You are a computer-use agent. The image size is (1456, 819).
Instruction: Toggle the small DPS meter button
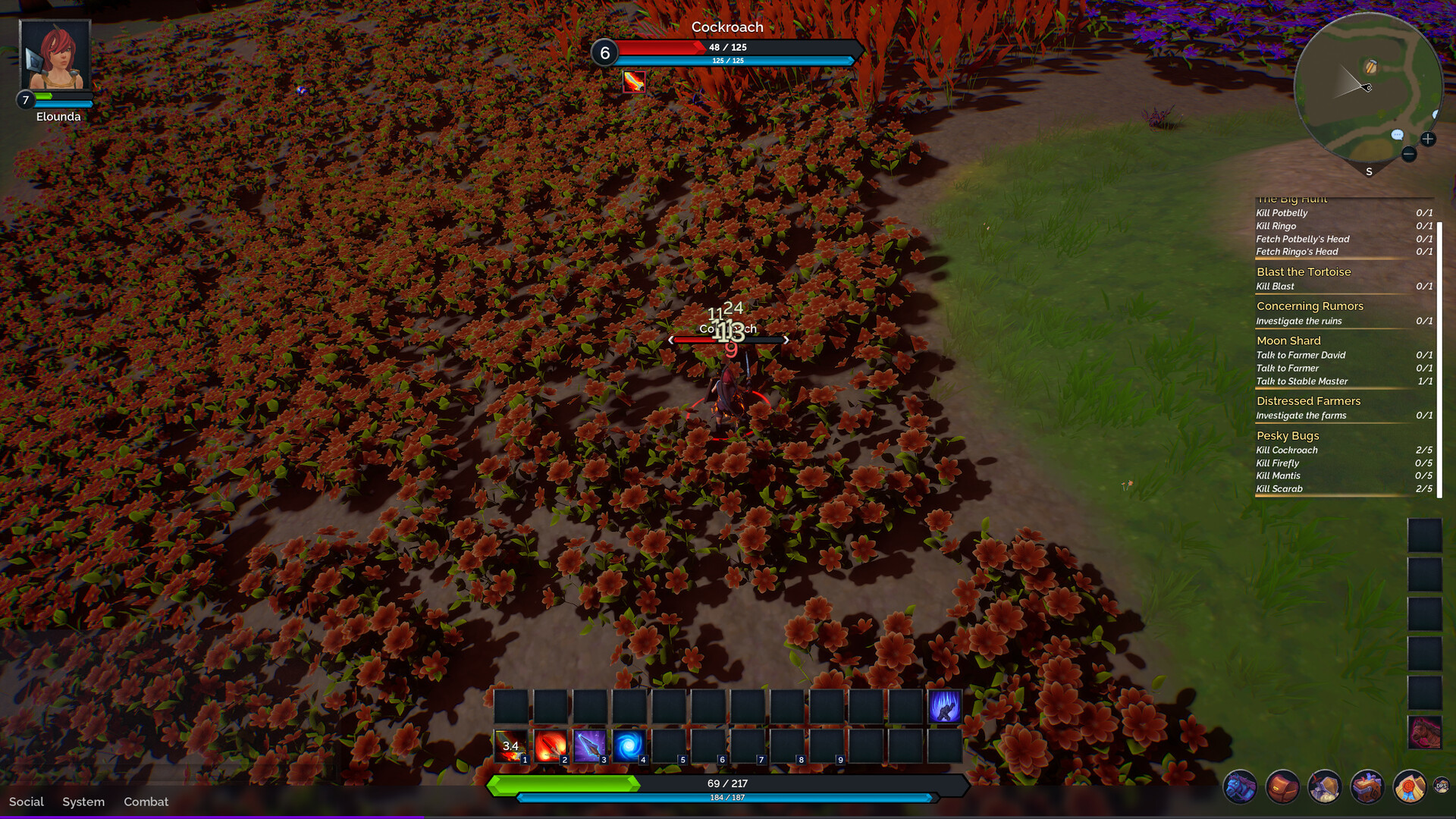(1441, 786)
